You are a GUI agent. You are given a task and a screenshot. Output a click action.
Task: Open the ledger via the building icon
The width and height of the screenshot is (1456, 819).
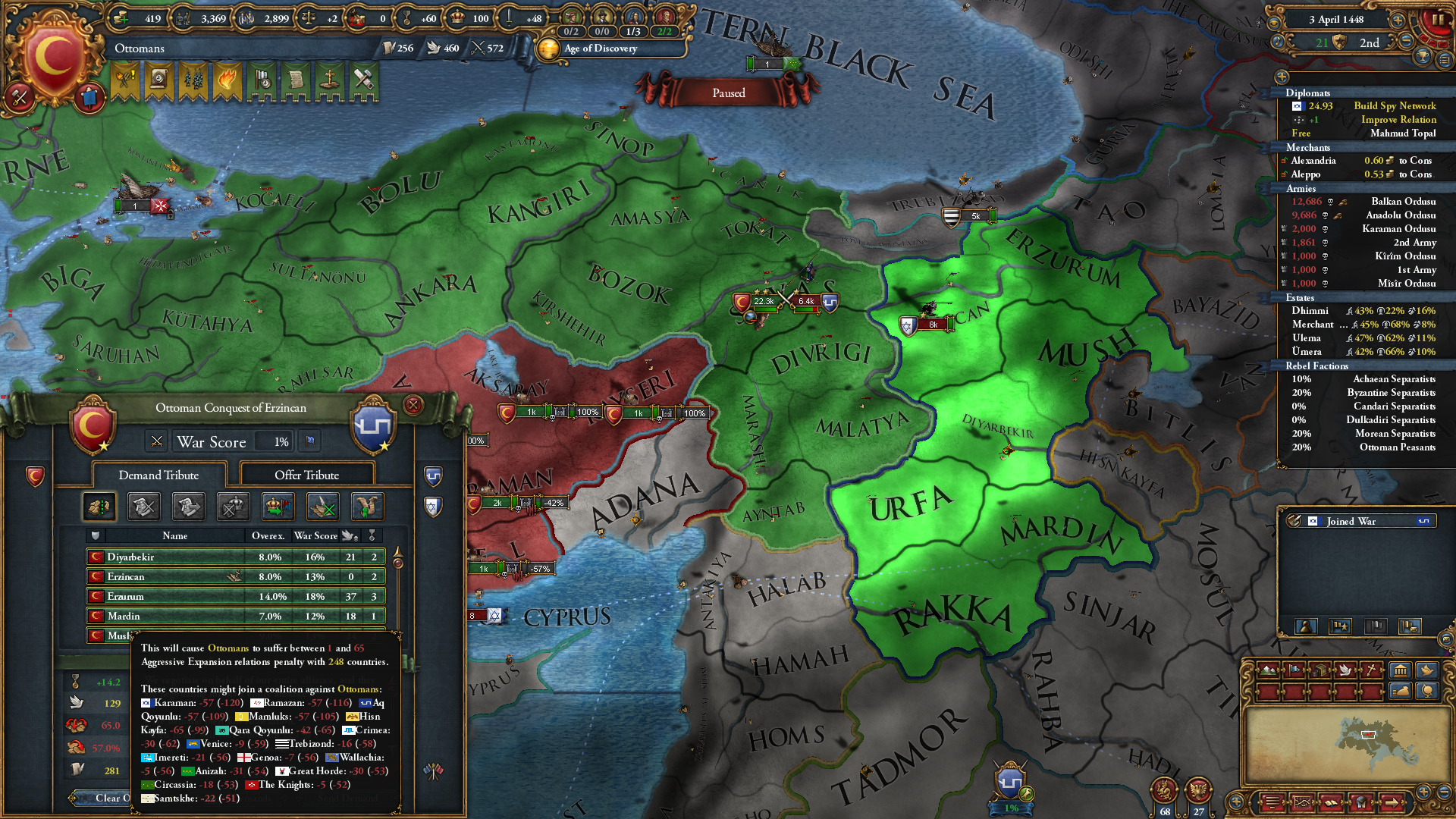1400,671
